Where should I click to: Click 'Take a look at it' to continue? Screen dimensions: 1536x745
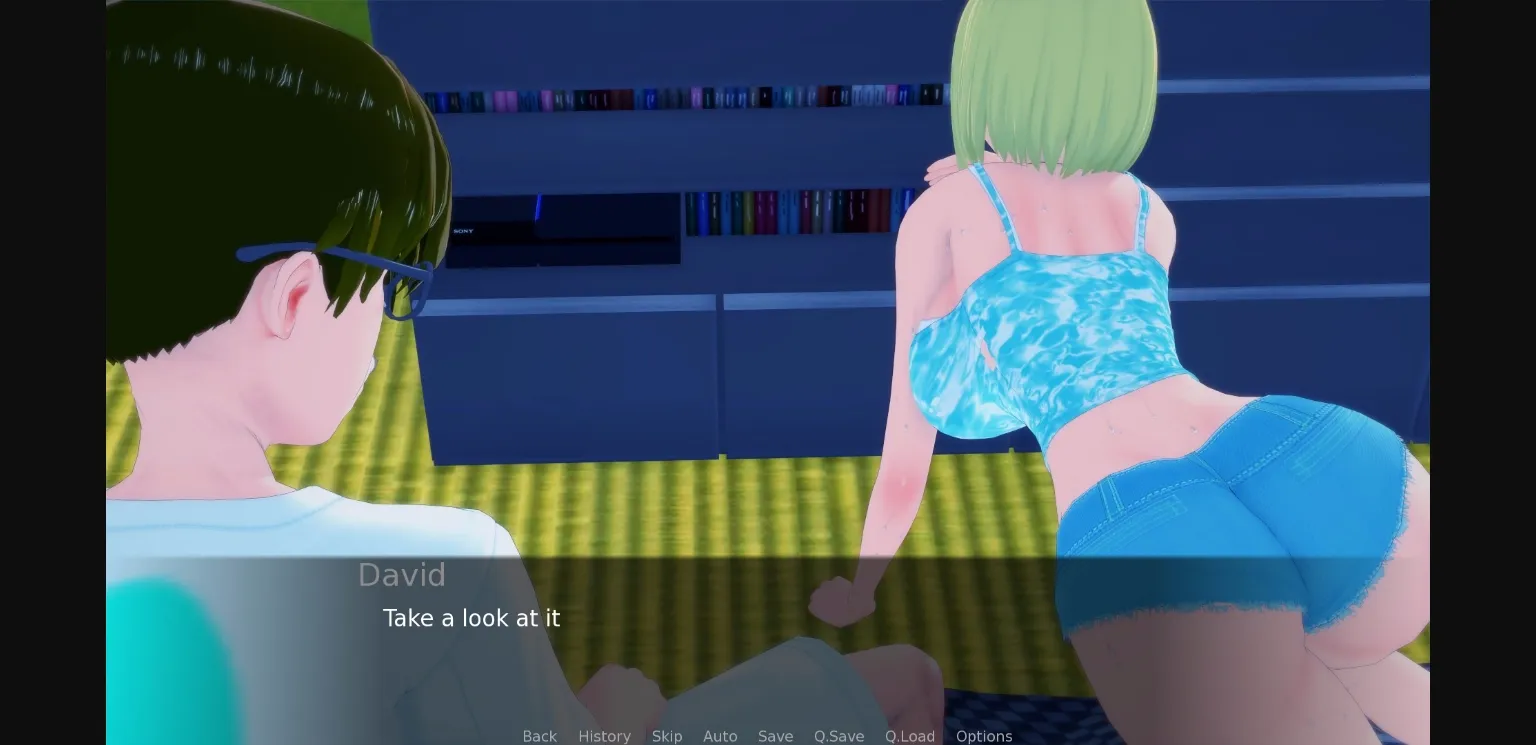point(471,618)
